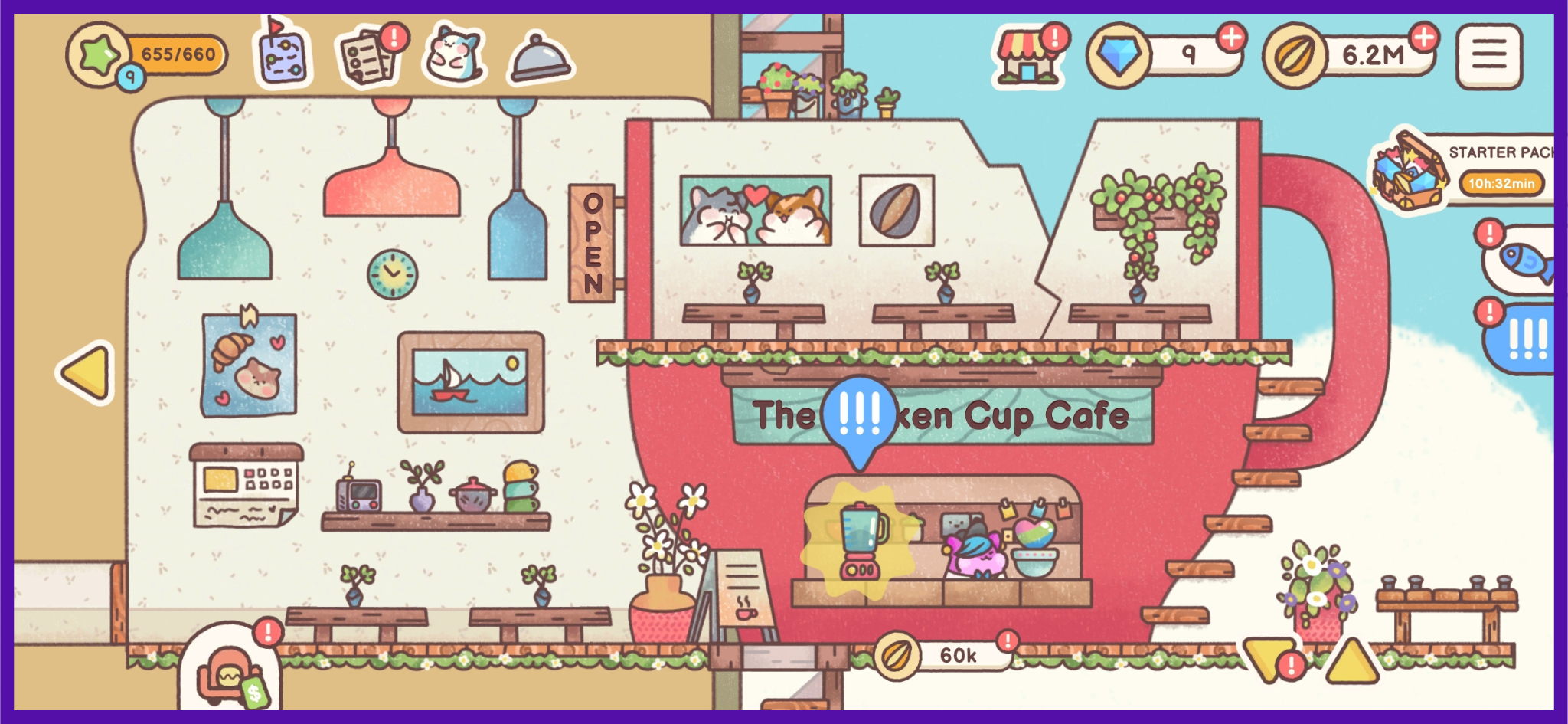Buy the 60k seed upgrade
1568x724 pixels.
[x=943, y=655]
